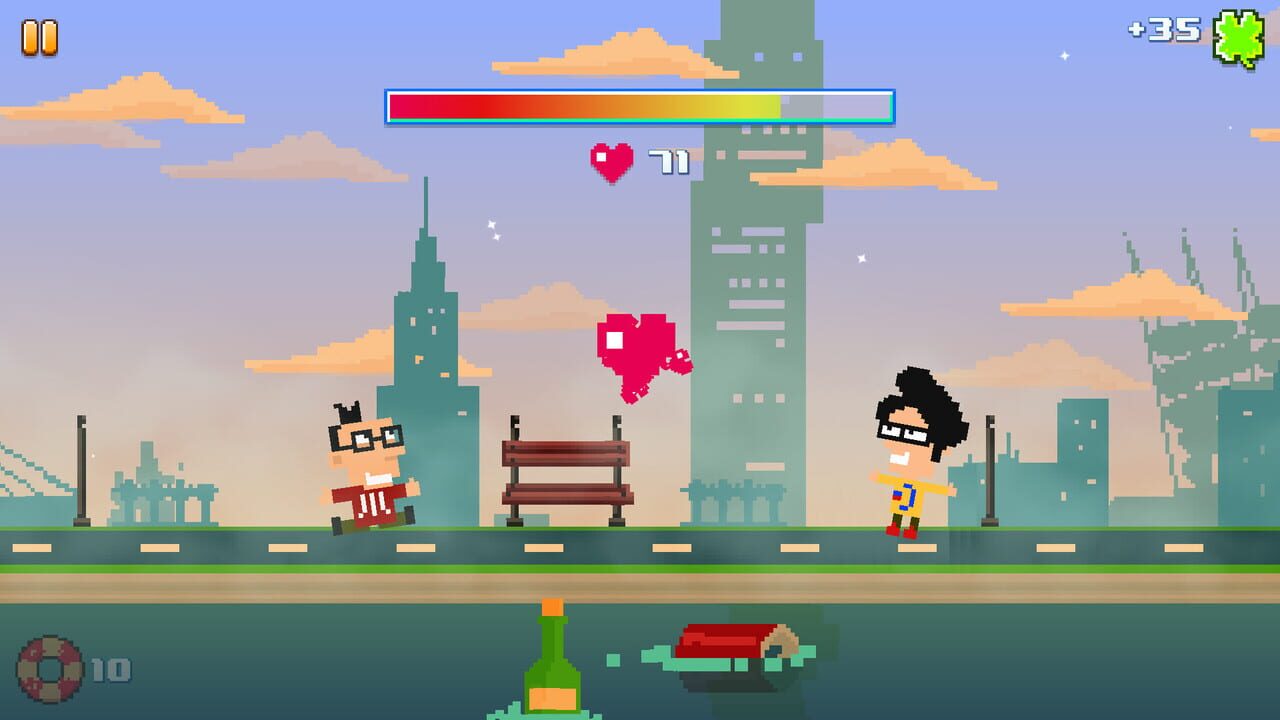
Task: Tap the wooden park bench
Action: (565, 470)
